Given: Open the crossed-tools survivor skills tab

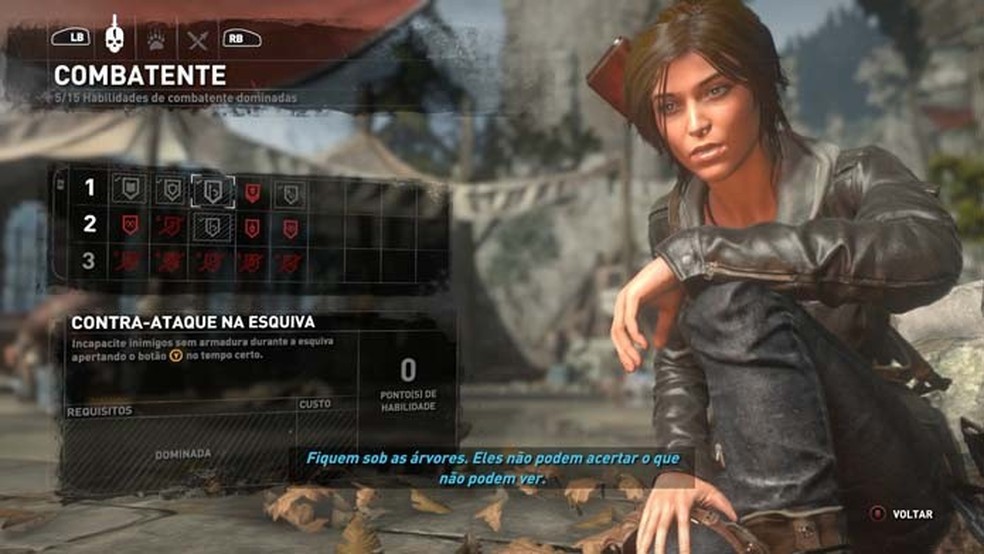Looking at the screenshot, I should click(x=198, y=38).
